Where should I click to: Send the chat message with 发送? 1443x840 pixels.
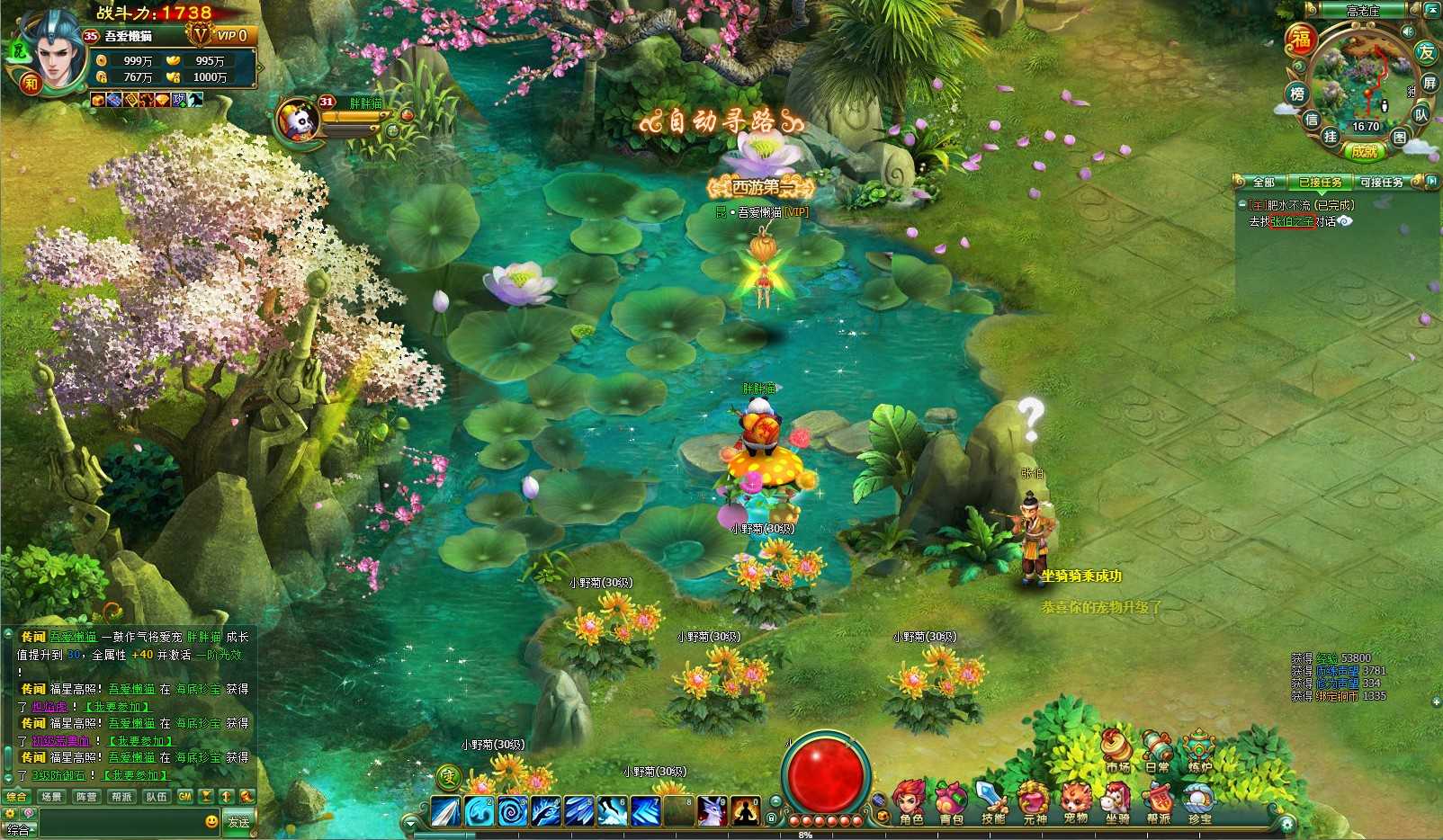pos(238,821)
